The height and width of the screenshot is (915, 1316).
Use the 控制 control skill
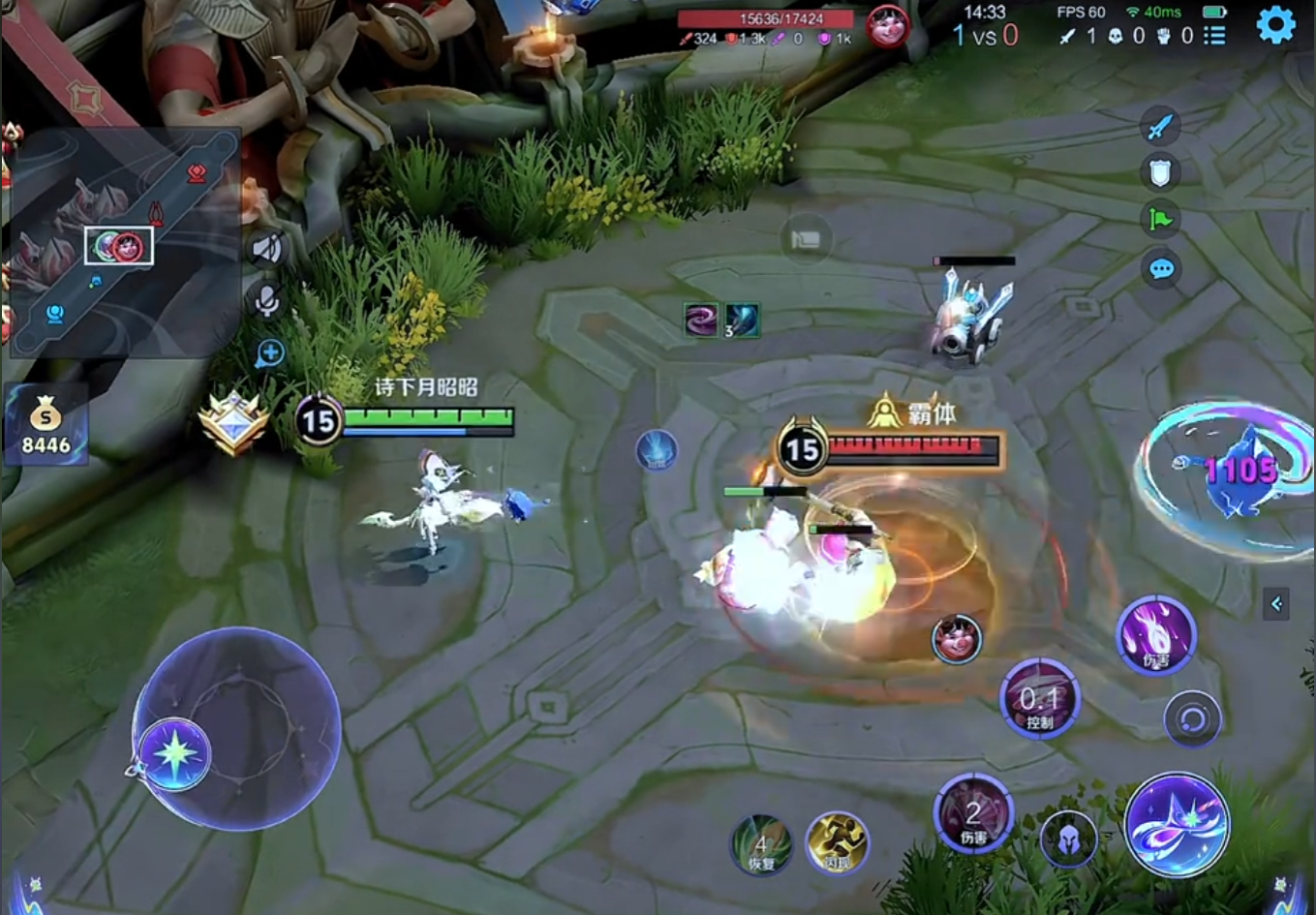[x=1039, y=699]
